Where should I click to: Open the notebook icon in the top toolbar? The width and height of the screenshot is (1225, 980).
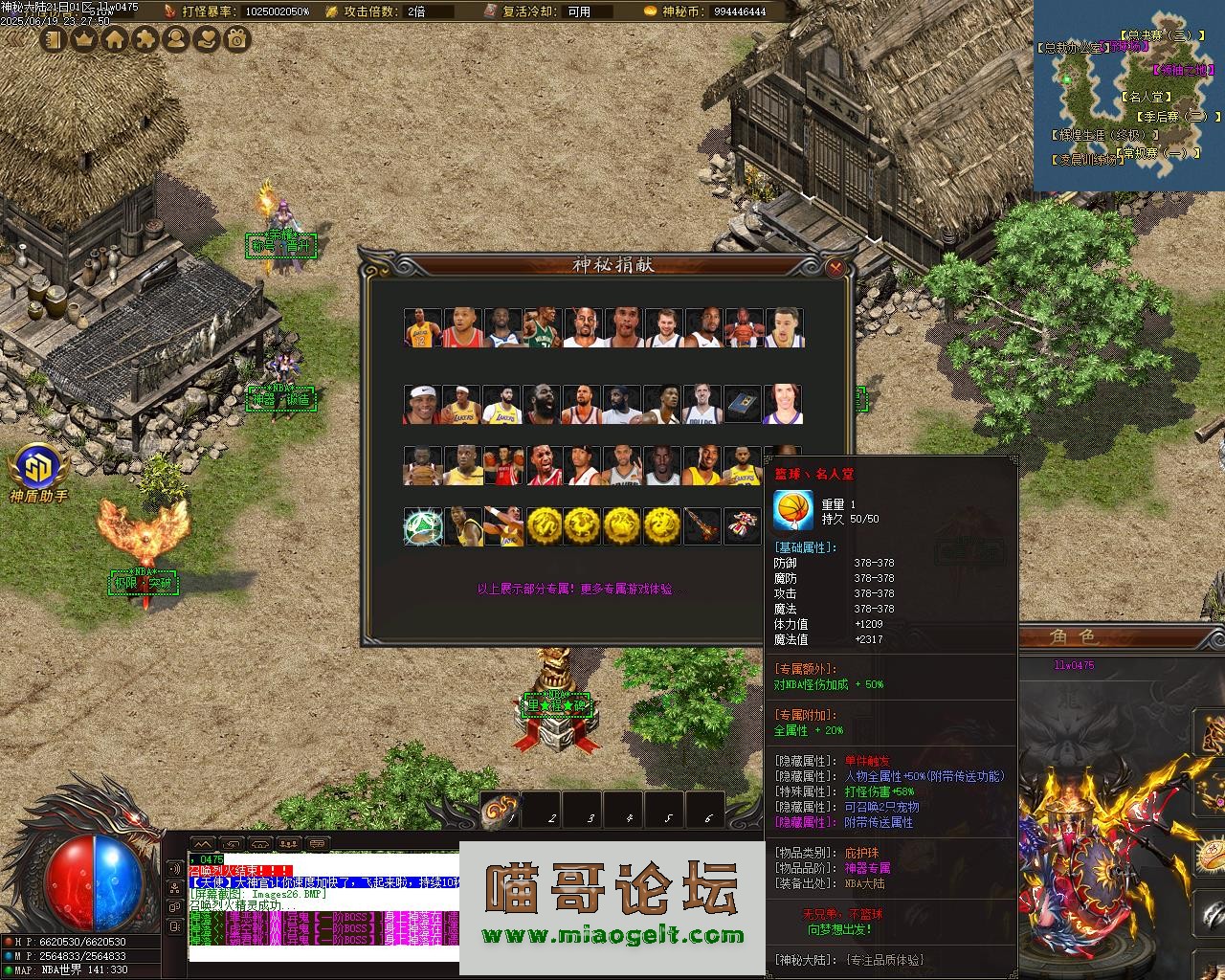point(54,39)
